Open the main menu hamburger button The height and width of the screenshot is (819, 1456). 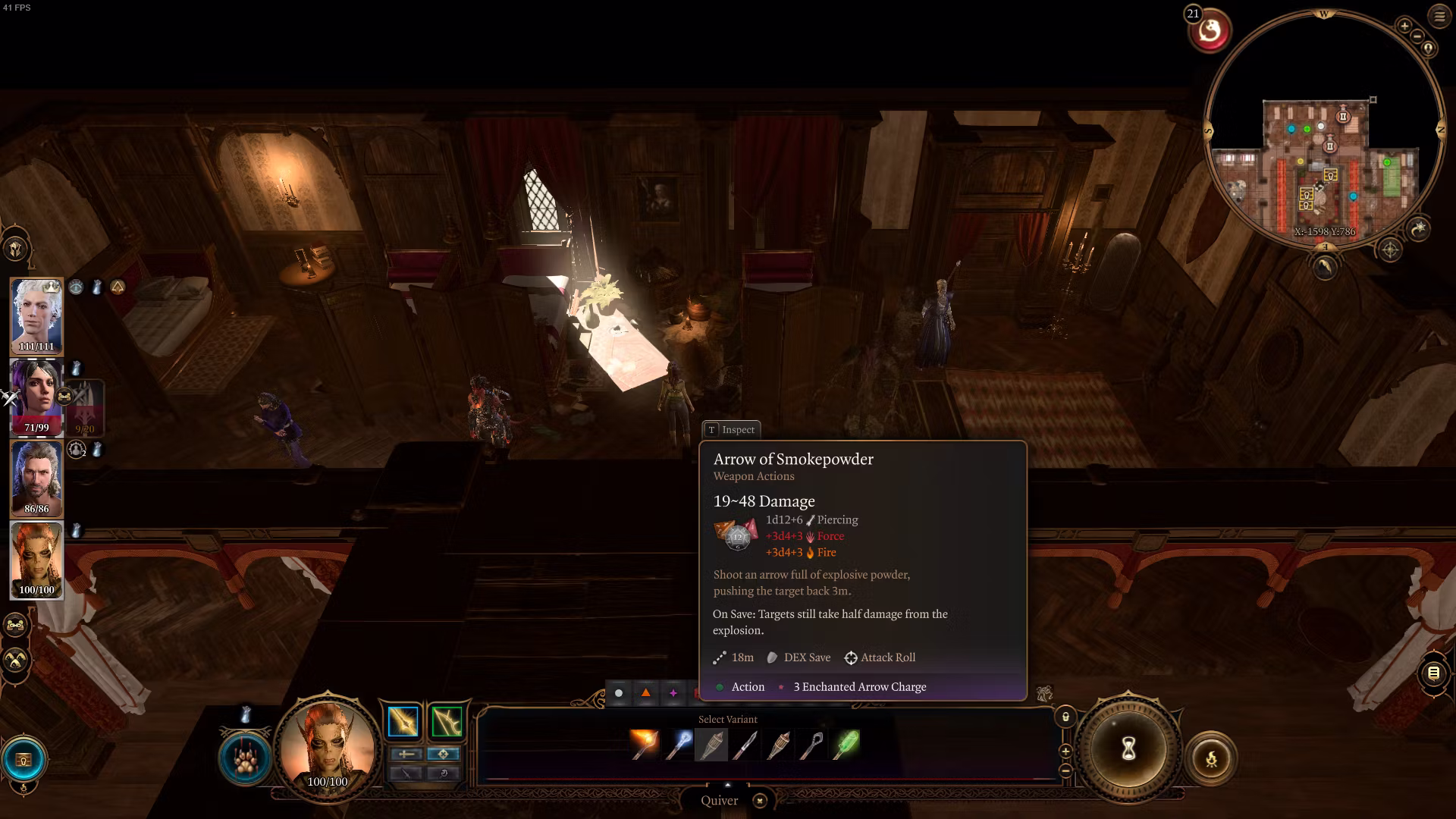point(1439,17)
